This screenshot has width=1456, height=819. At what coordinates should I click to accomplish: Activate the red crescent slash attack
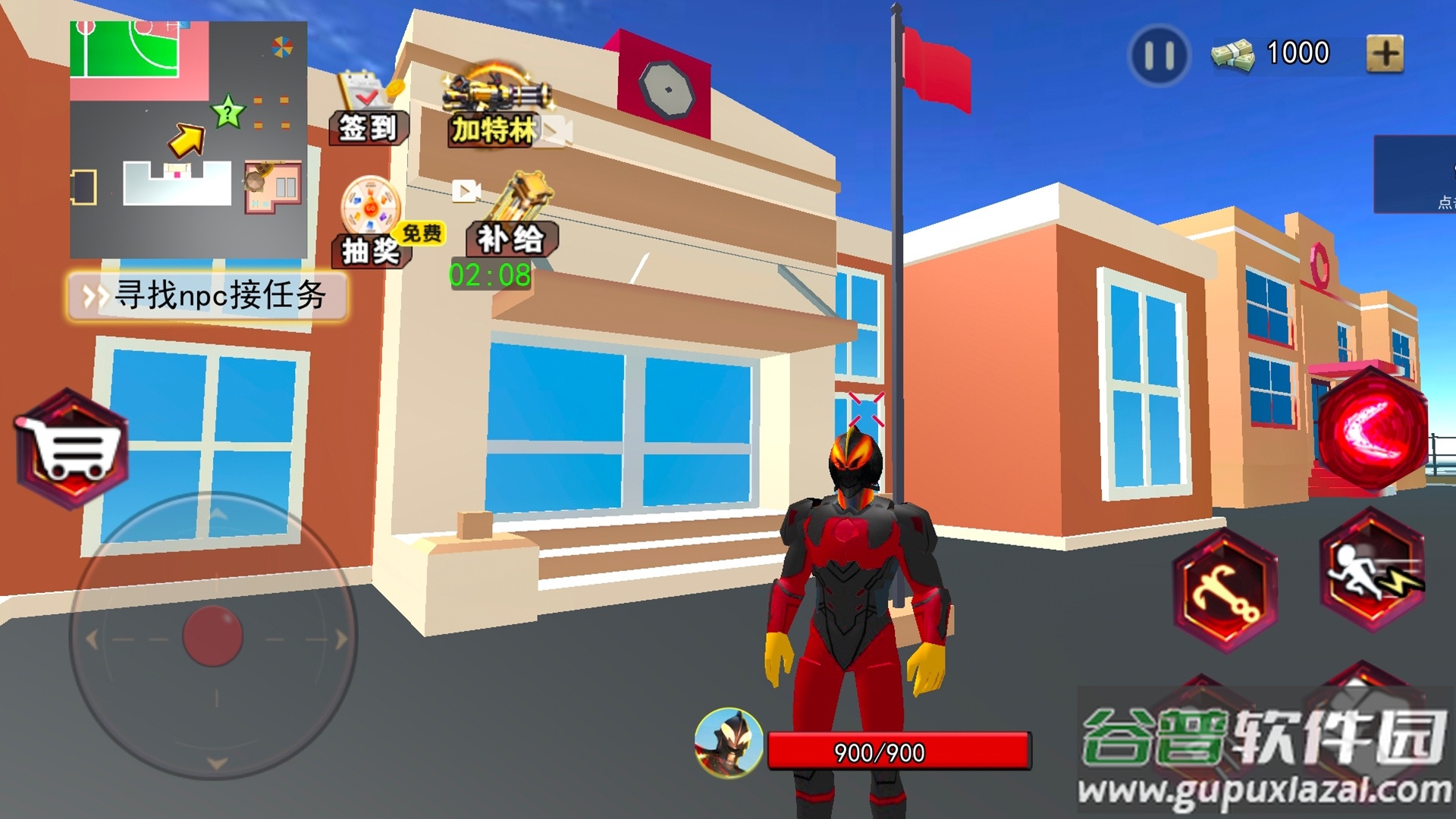point(1372,429)
